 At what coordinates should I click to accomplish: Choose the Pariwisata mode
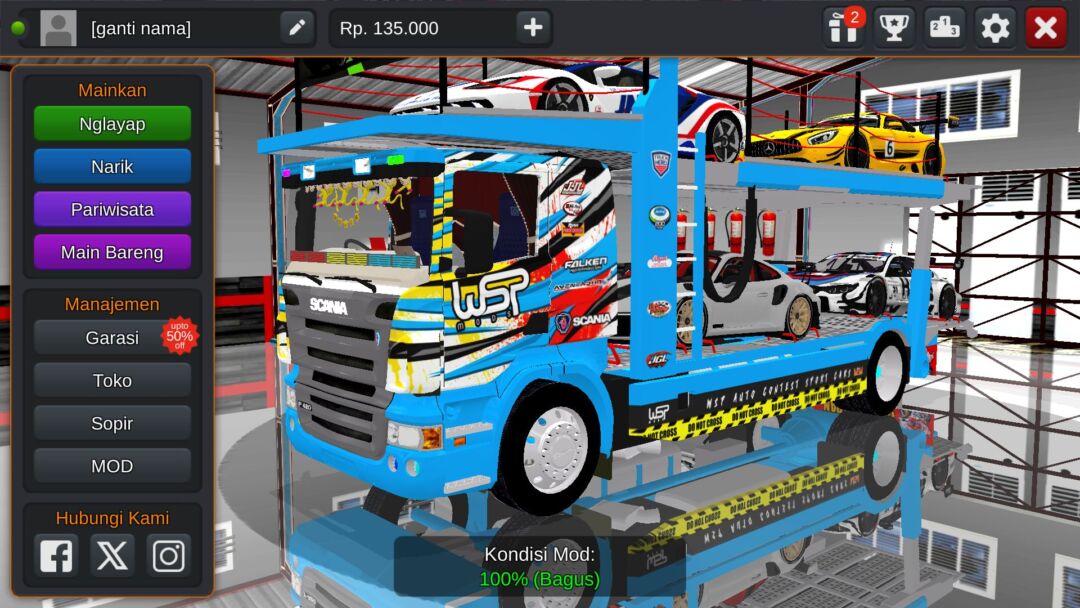pyautogui.click(x=112, y=210)
